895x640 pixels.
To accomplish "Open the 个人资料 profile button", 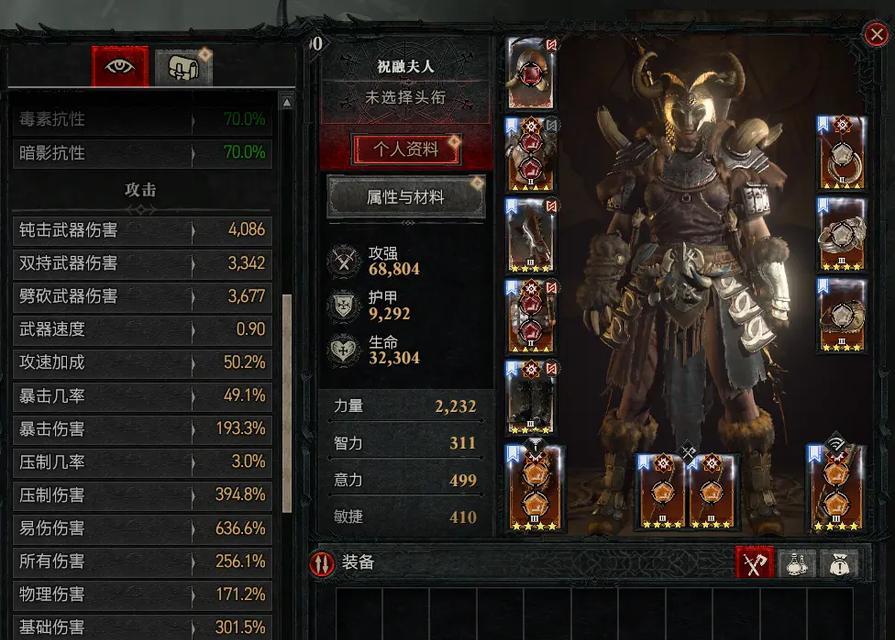I will (406, 150).
